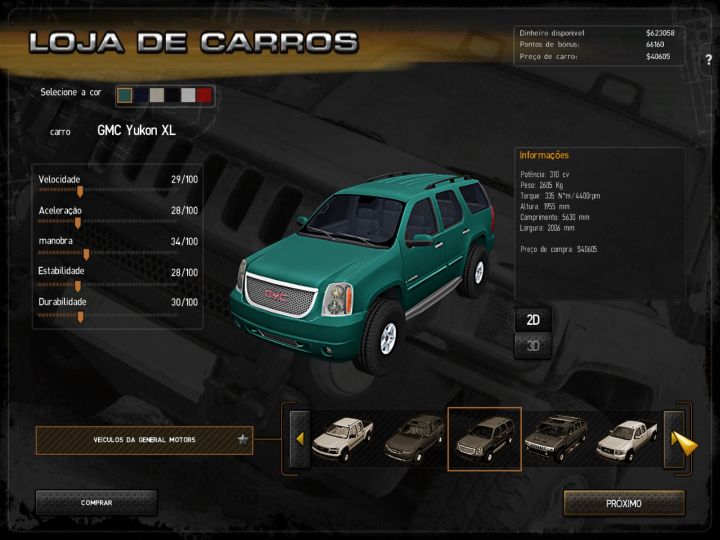Open the help question mark
The image size is (720, 540).
click(708, 60)
